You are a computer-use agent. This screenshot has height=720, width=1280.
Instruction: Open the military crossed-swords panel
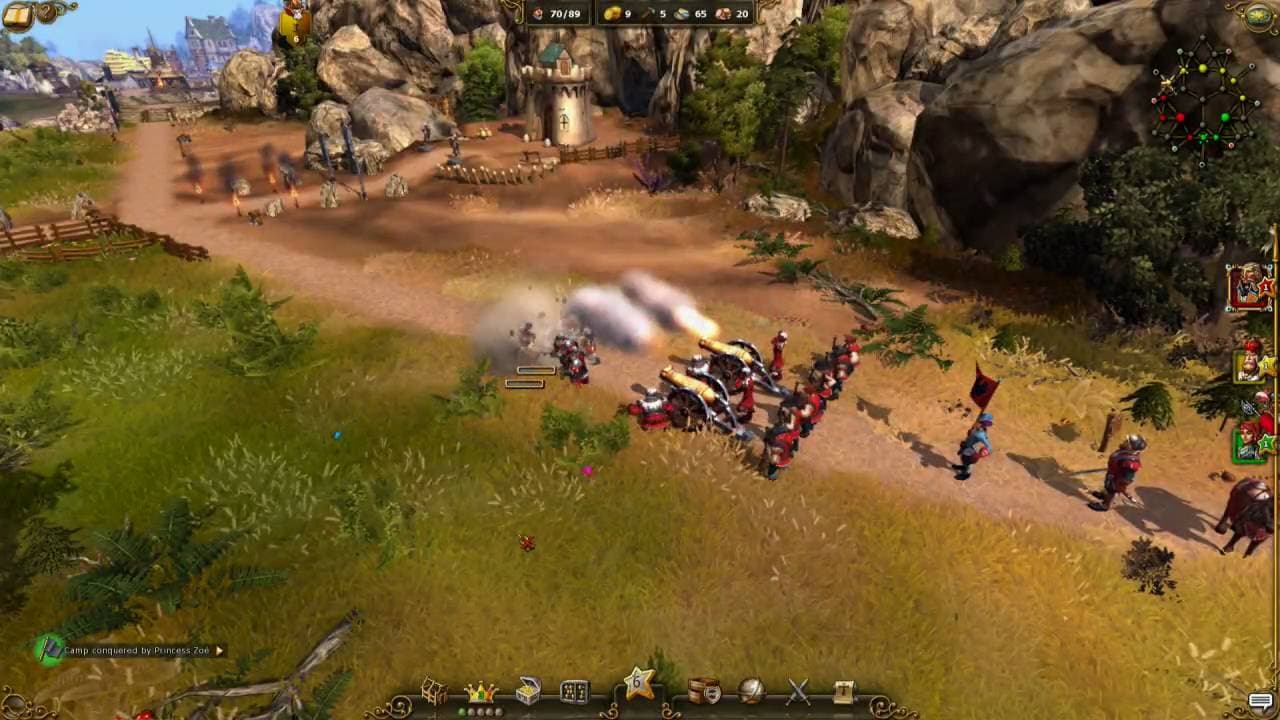pyautogui.click(x=798, y=690)
